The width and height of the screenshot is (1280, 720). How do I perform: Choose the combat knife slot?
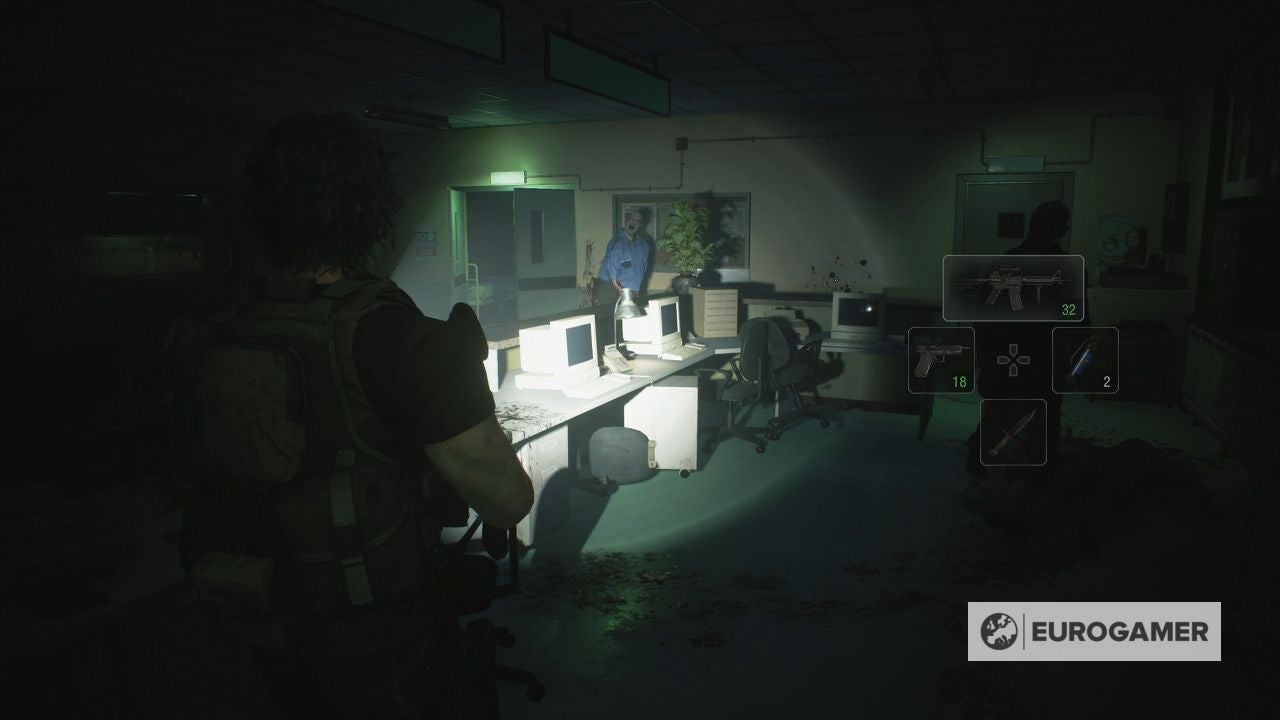(x=1013, y=430)
